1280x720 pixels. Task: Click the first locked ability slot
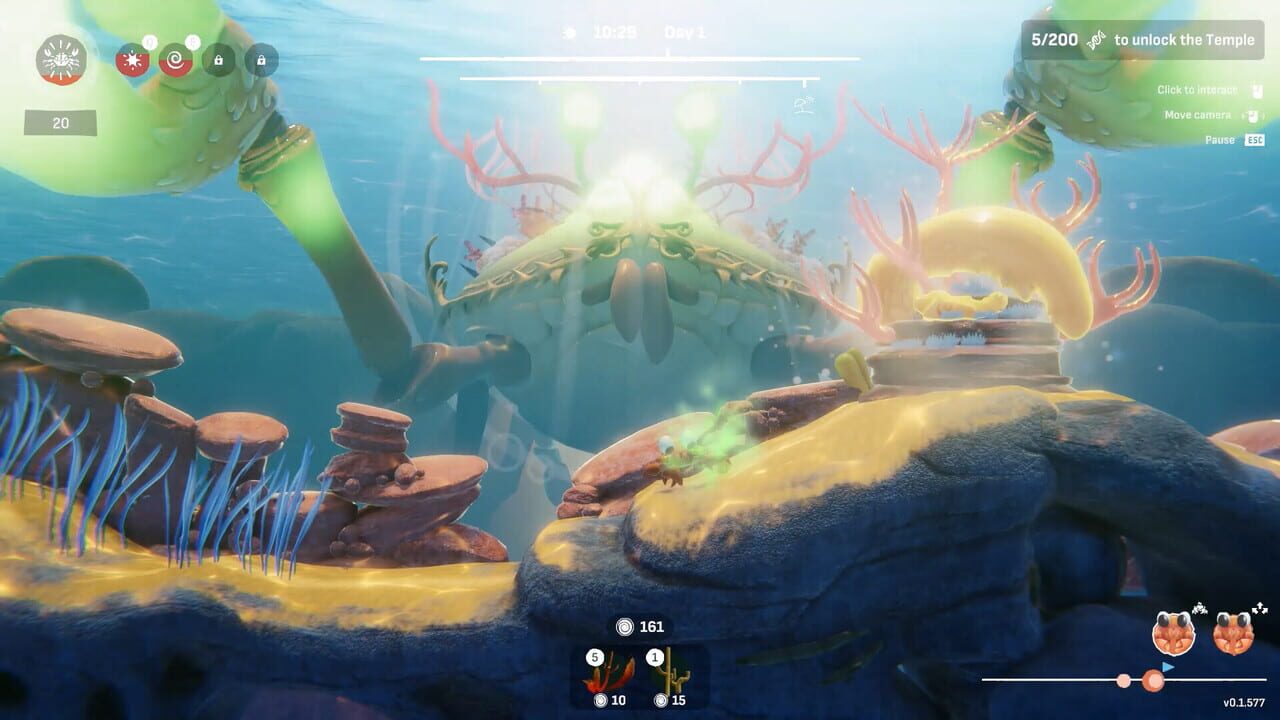pyautogui.click(x=218, y=60)
